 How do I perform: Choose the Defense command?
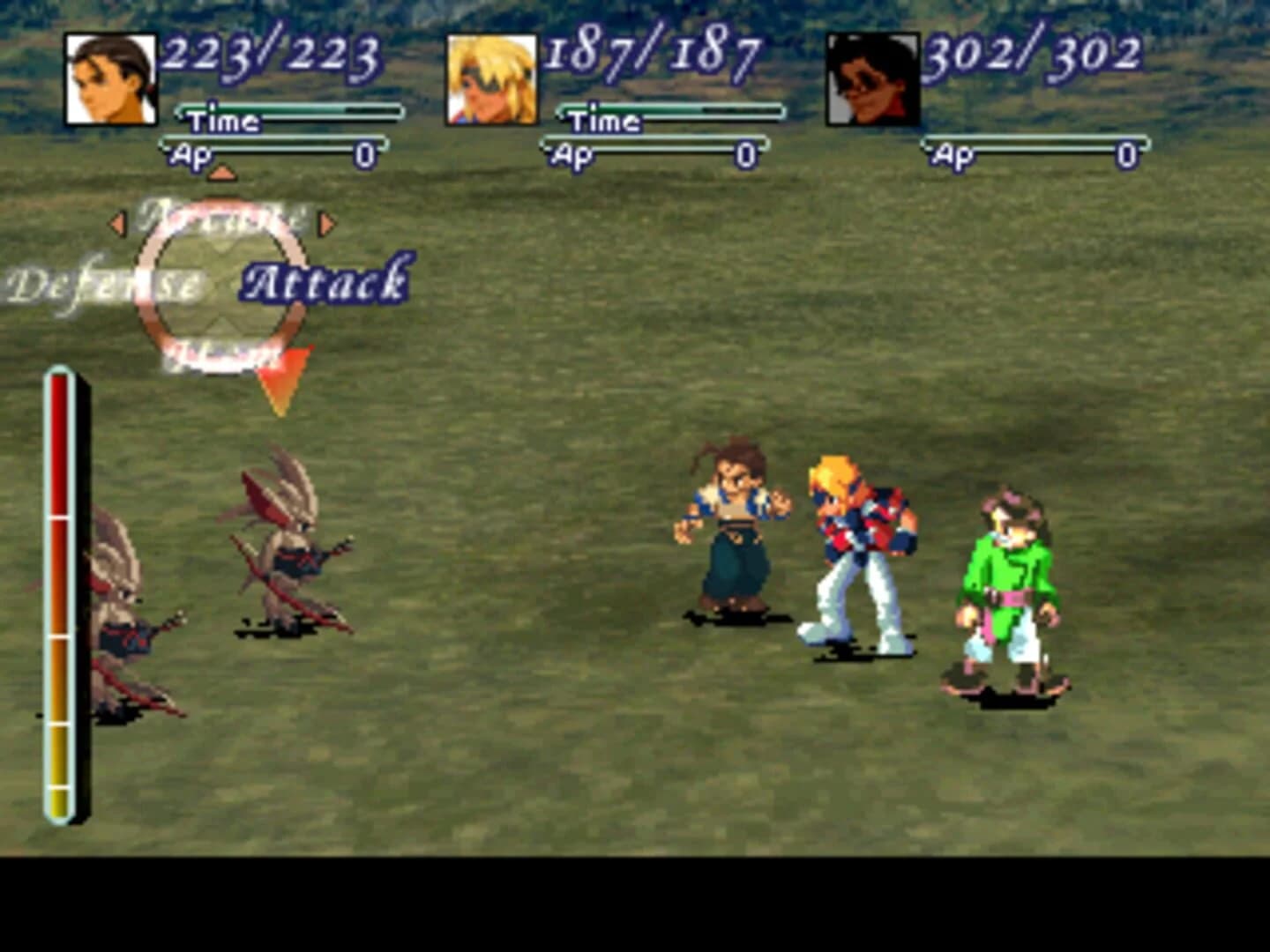[106, 284]
